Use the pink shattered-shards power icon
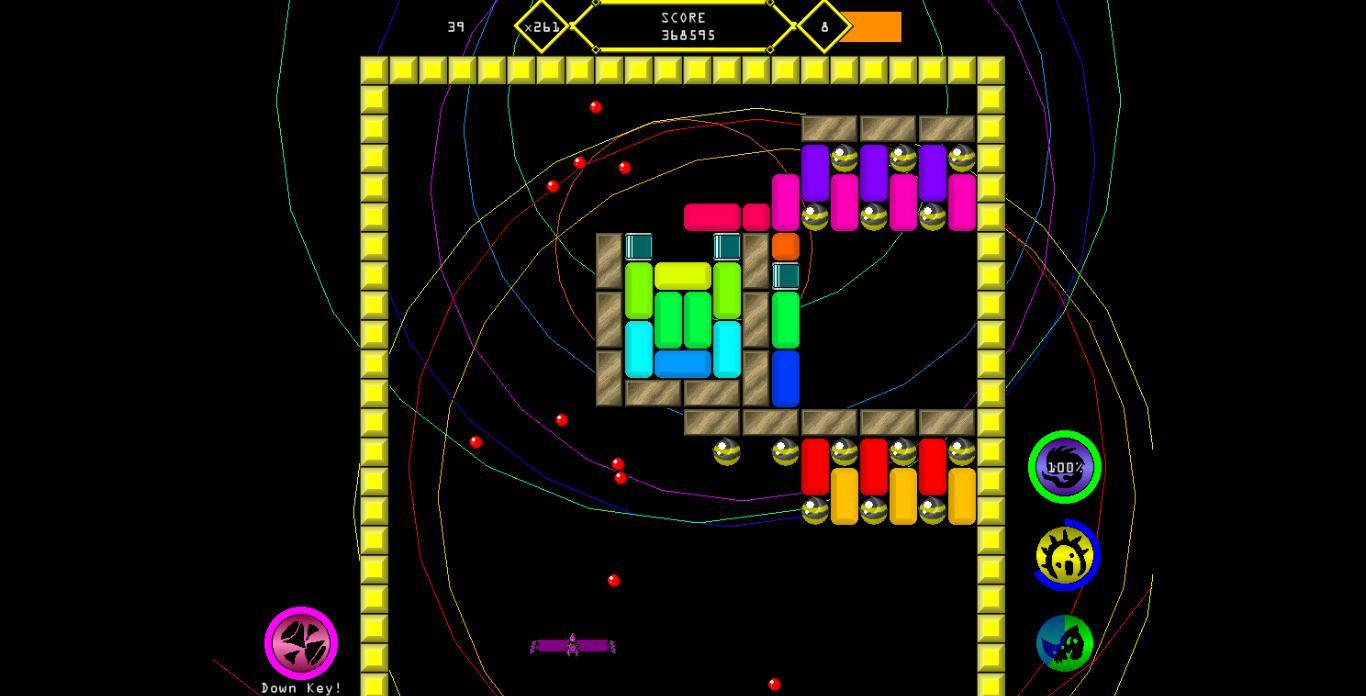This screenshot has height=696, width=1366. pyautogui.click(x=301, y=643)
